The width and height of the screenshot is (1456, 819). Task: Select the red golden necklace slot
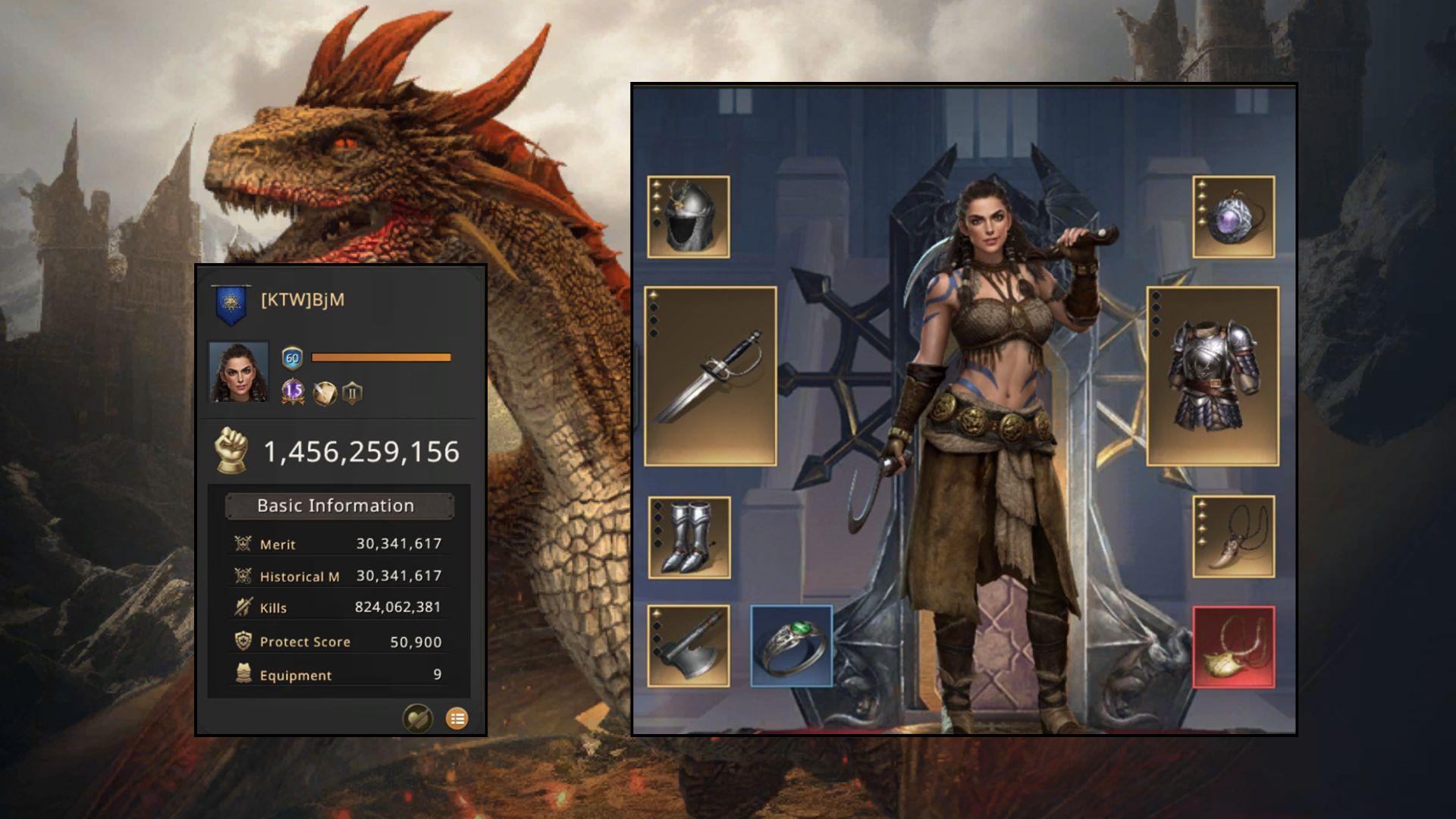point(1233,647)
